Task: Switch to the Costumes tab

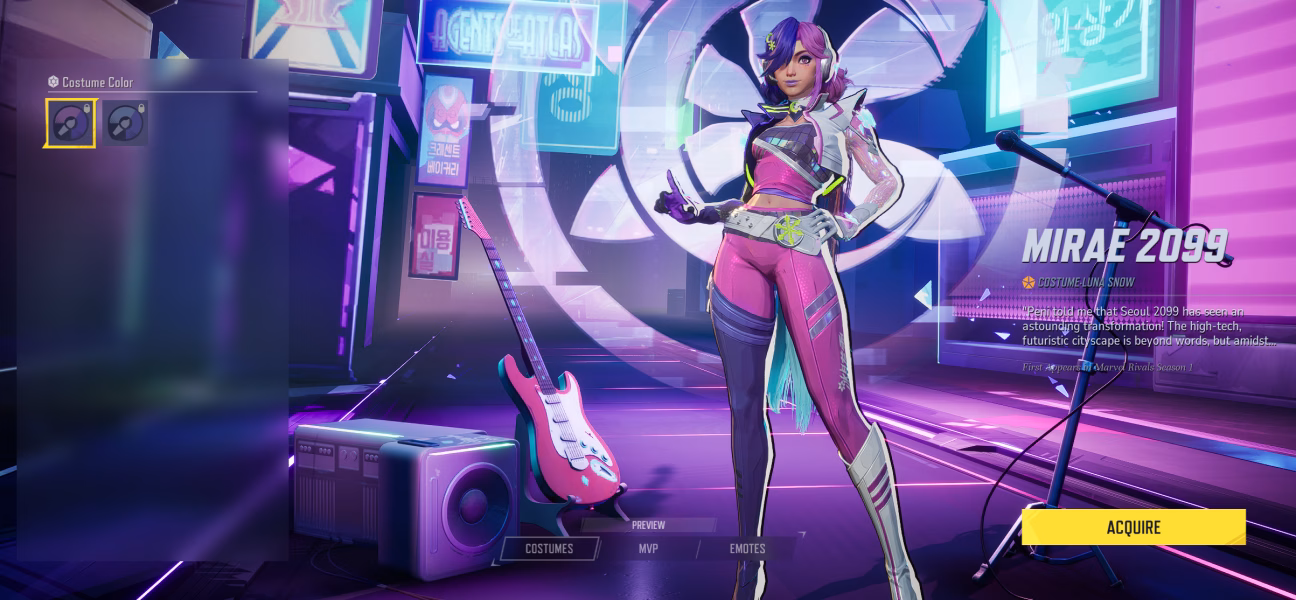Action: (x=549, y=549)
